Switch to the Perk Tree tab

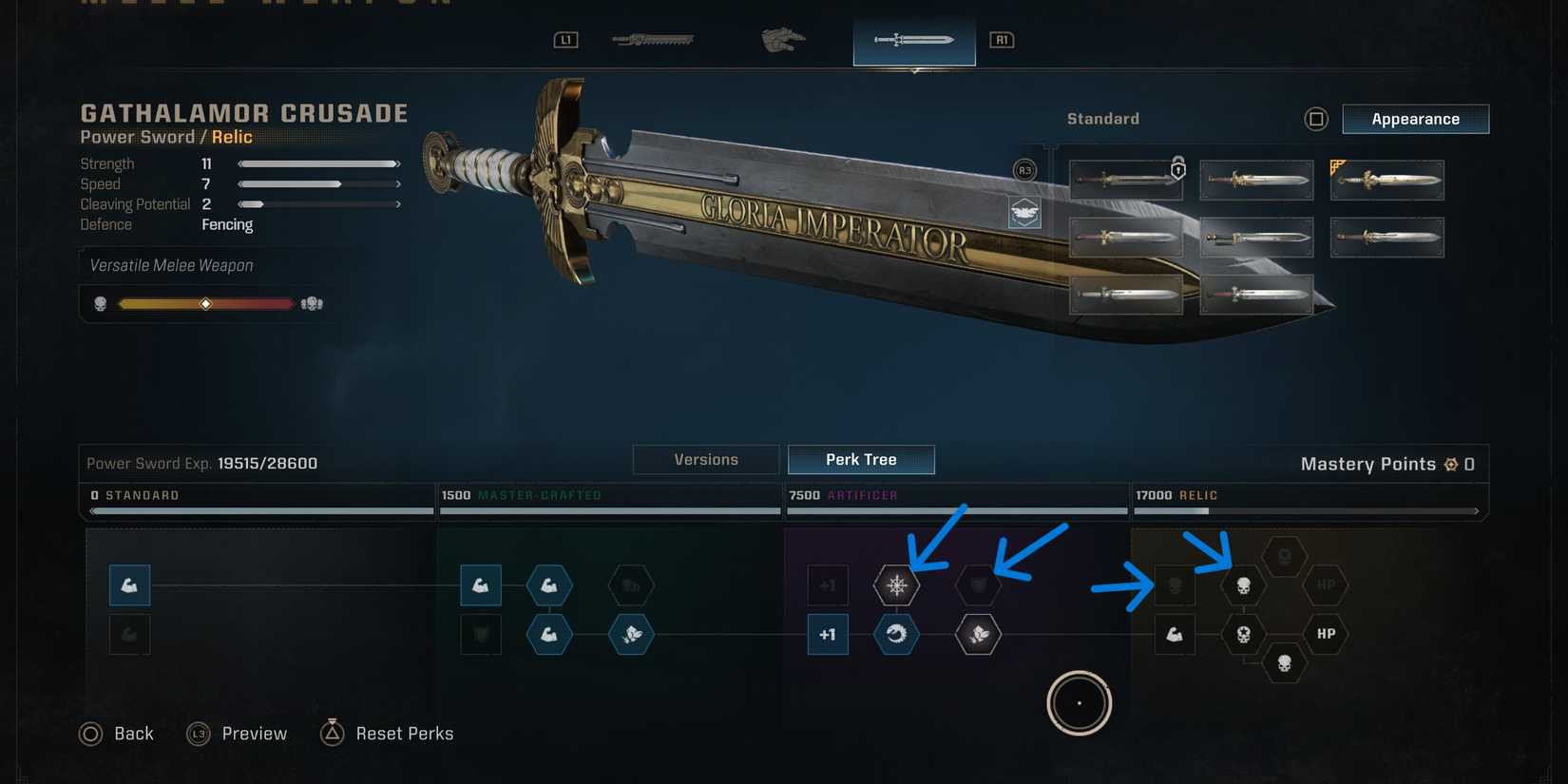click(861, 459)
